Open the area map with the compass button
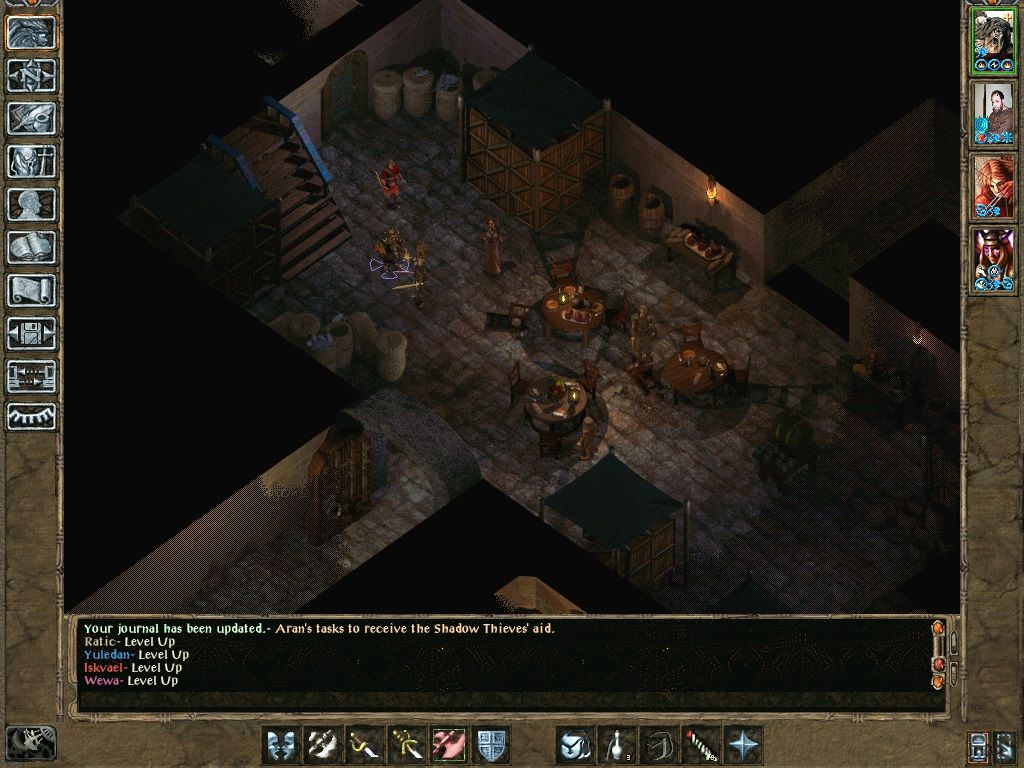This screenshot has height=768, width=1024. [32, 75]
